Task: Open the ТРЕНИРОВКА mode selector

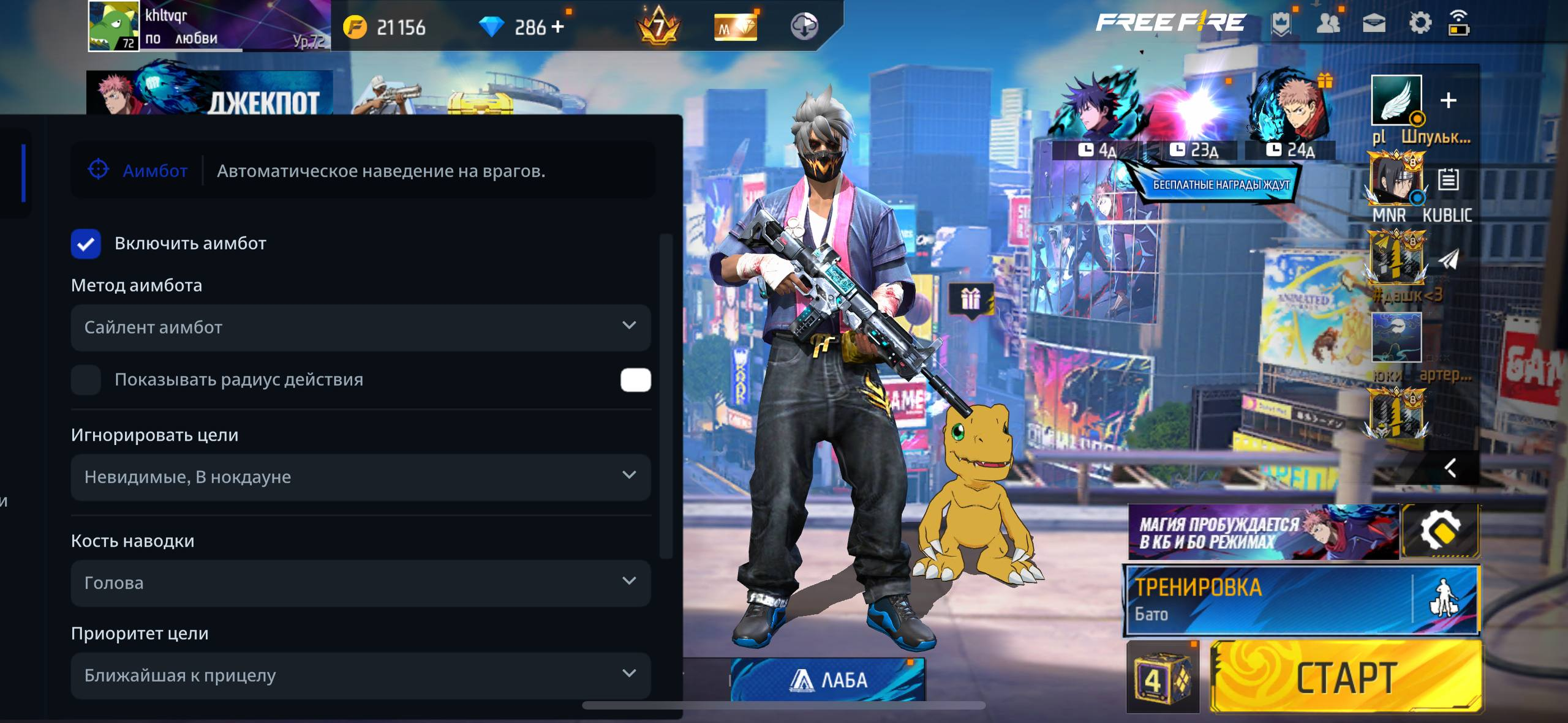Action: click(x=1268, y=600)
